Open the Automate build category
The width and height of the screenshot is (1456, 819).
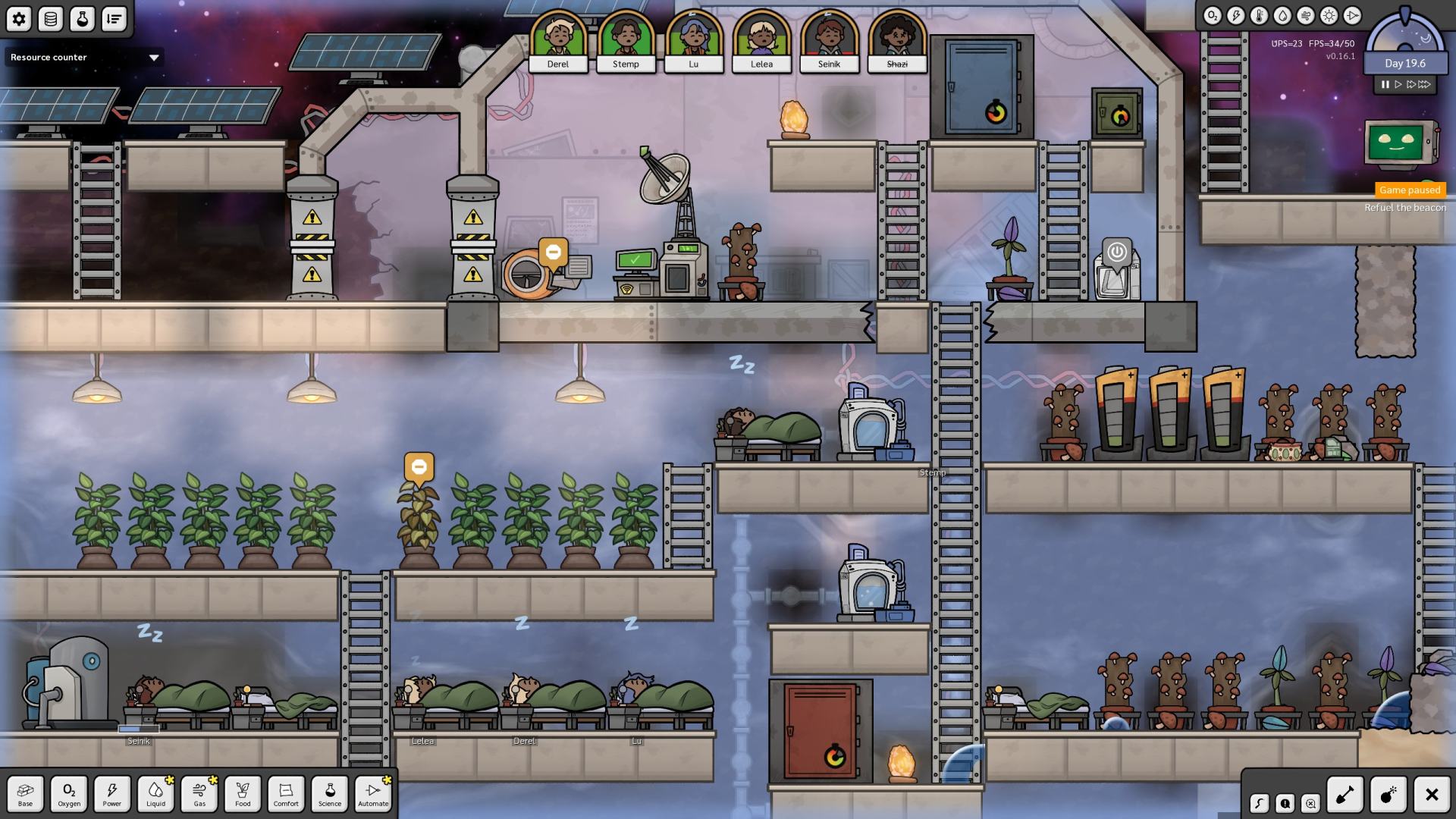(373, 794)
